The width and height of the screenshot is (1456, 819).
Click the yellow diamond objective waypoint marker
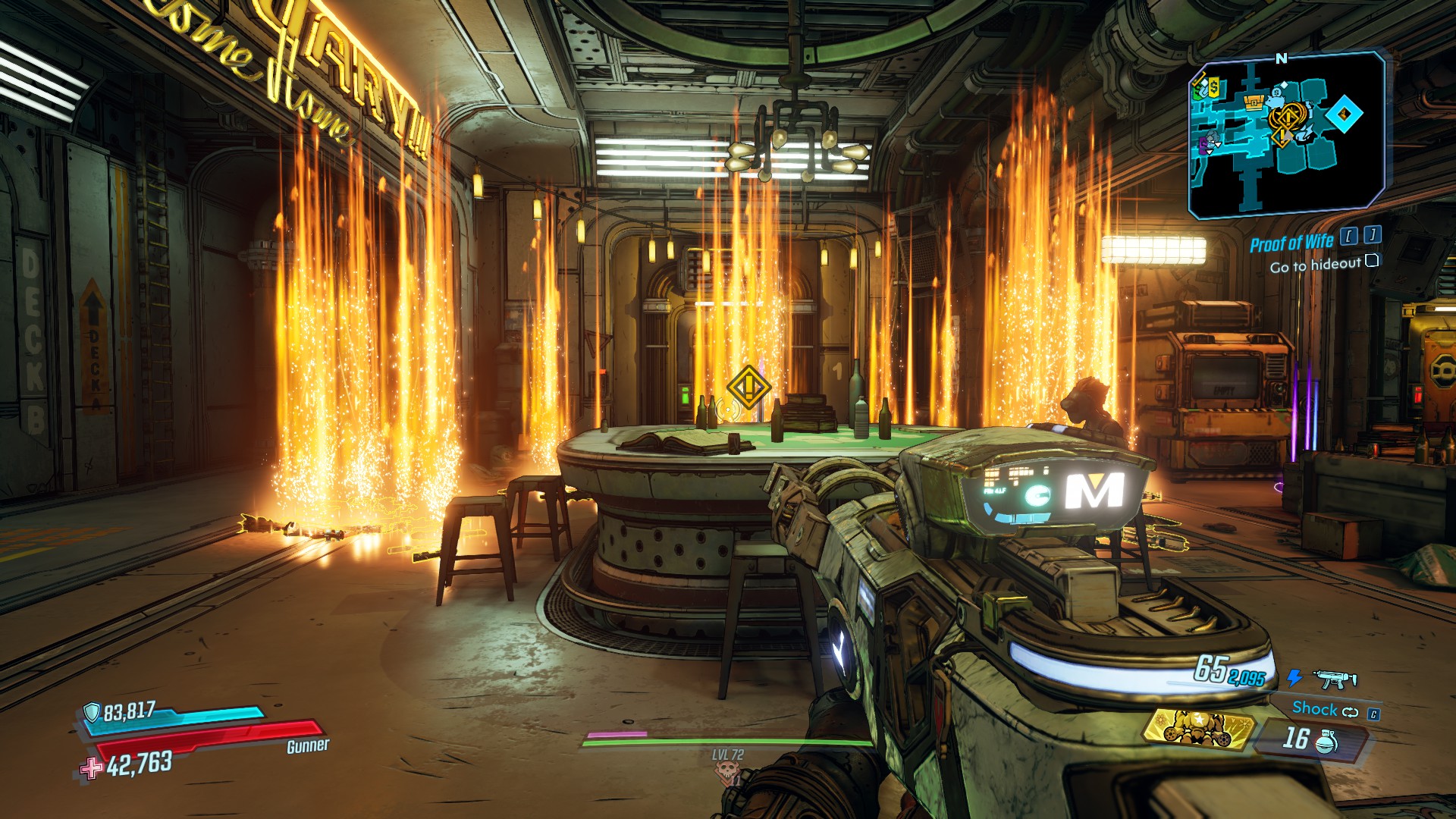[748, 388]
